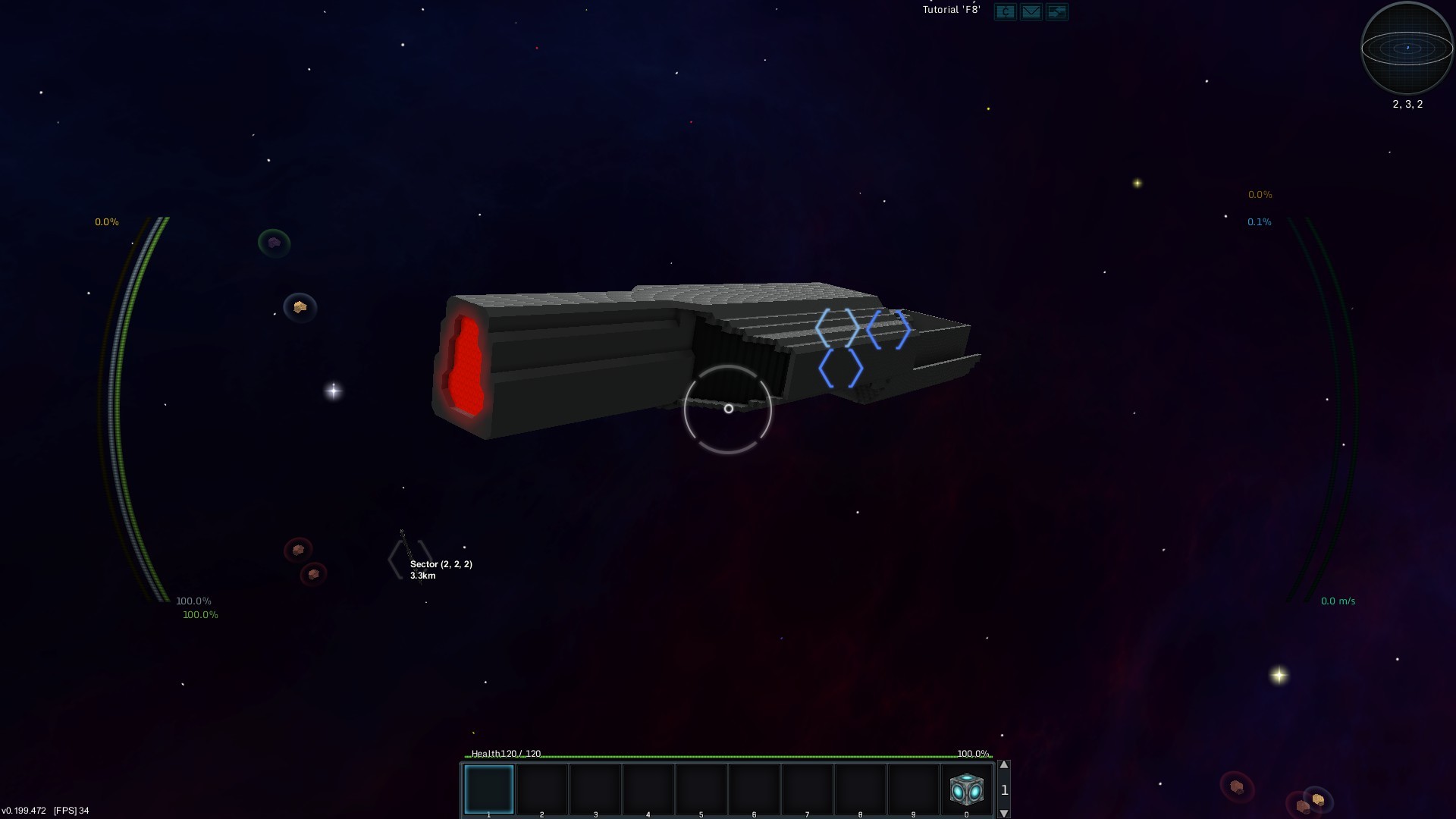Select the Sector (2, 2, 2) waypoint marker

pos(410,560)
